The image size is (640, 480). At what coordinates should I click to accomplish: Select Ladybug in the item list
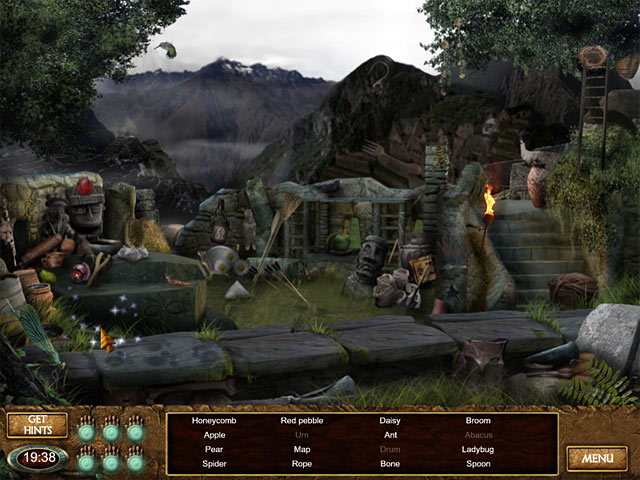(x=478, y=450)
